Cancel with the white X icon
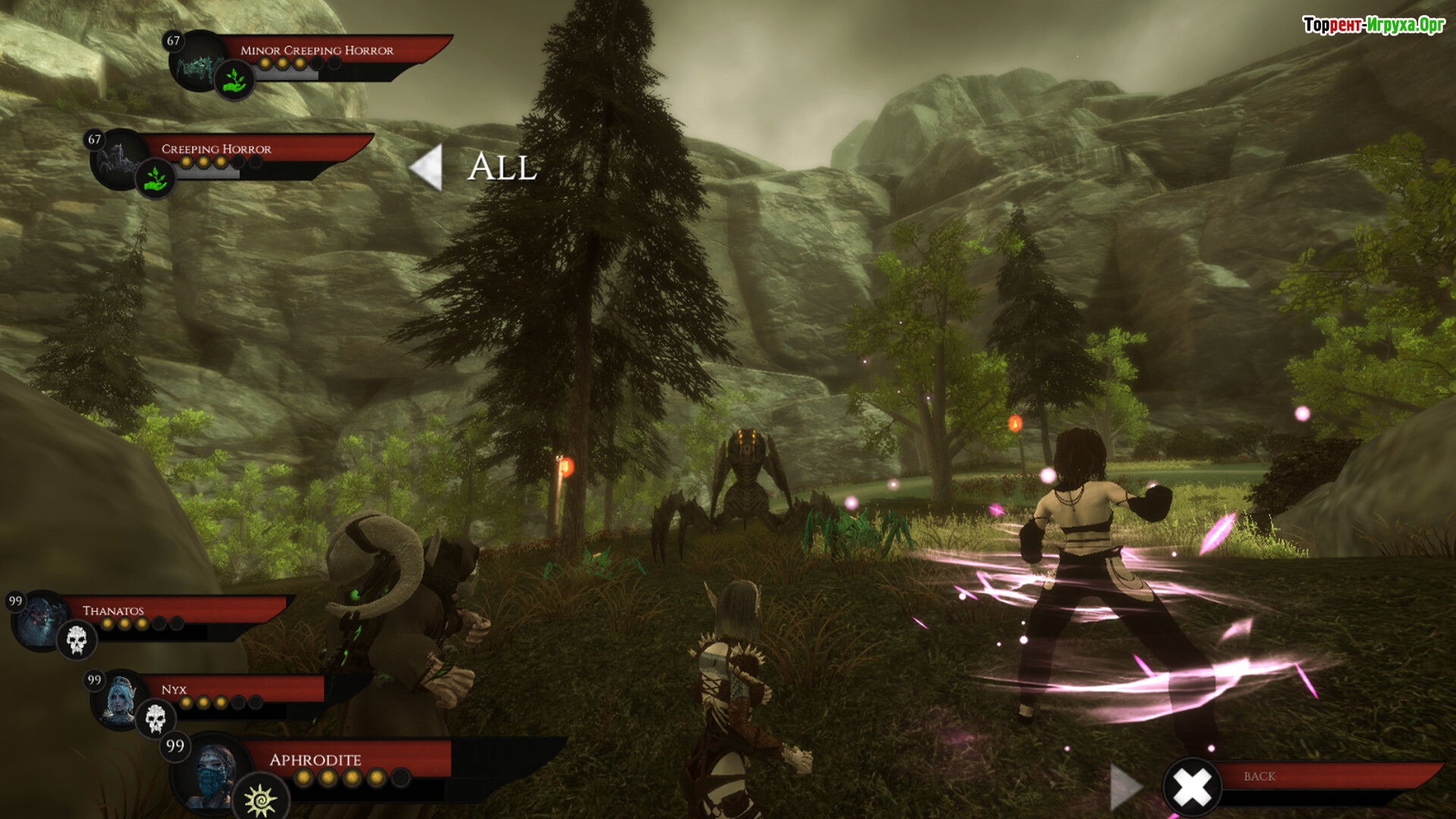This screenshot has width=1456, height=819. (1192, 787)
